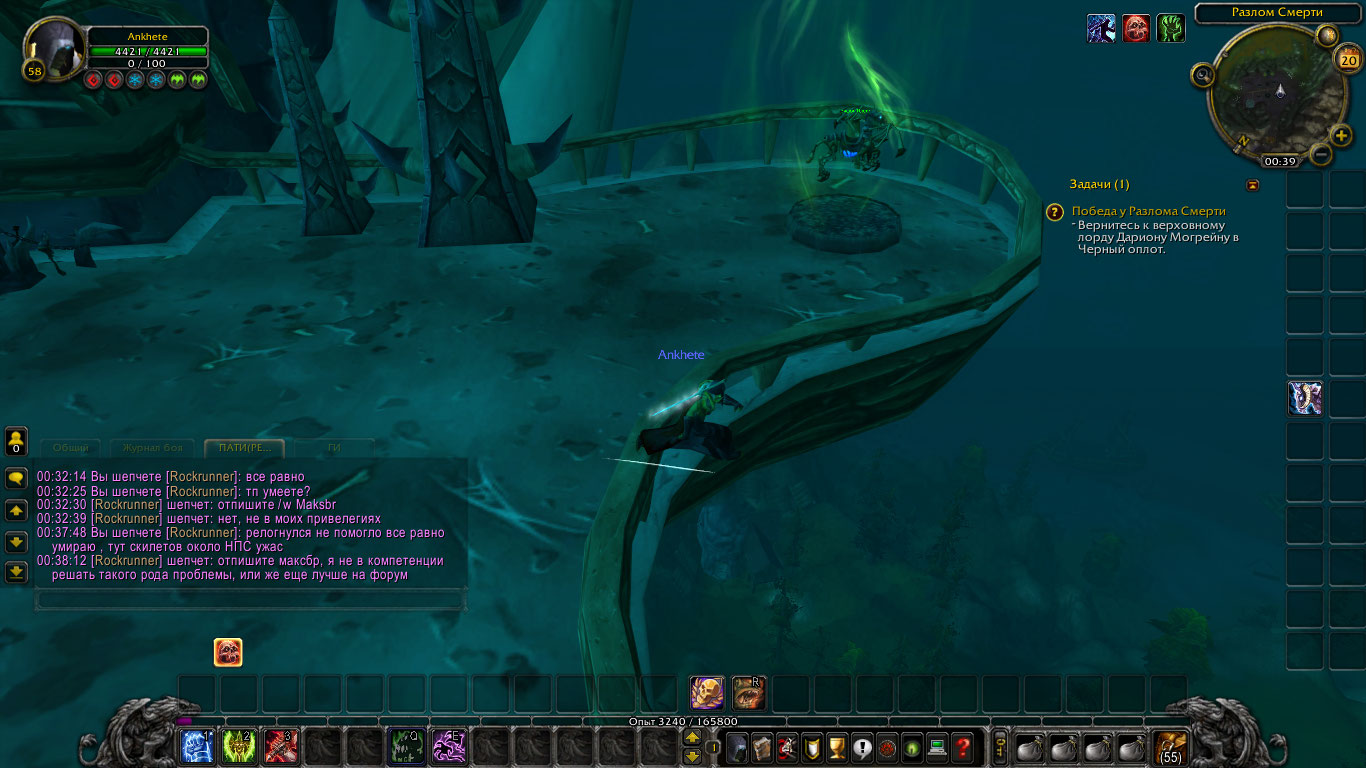The width and height of the screenshot is (1366, 768).
Task: Cast the red ability in slot 3
Action: coord(280,747)
